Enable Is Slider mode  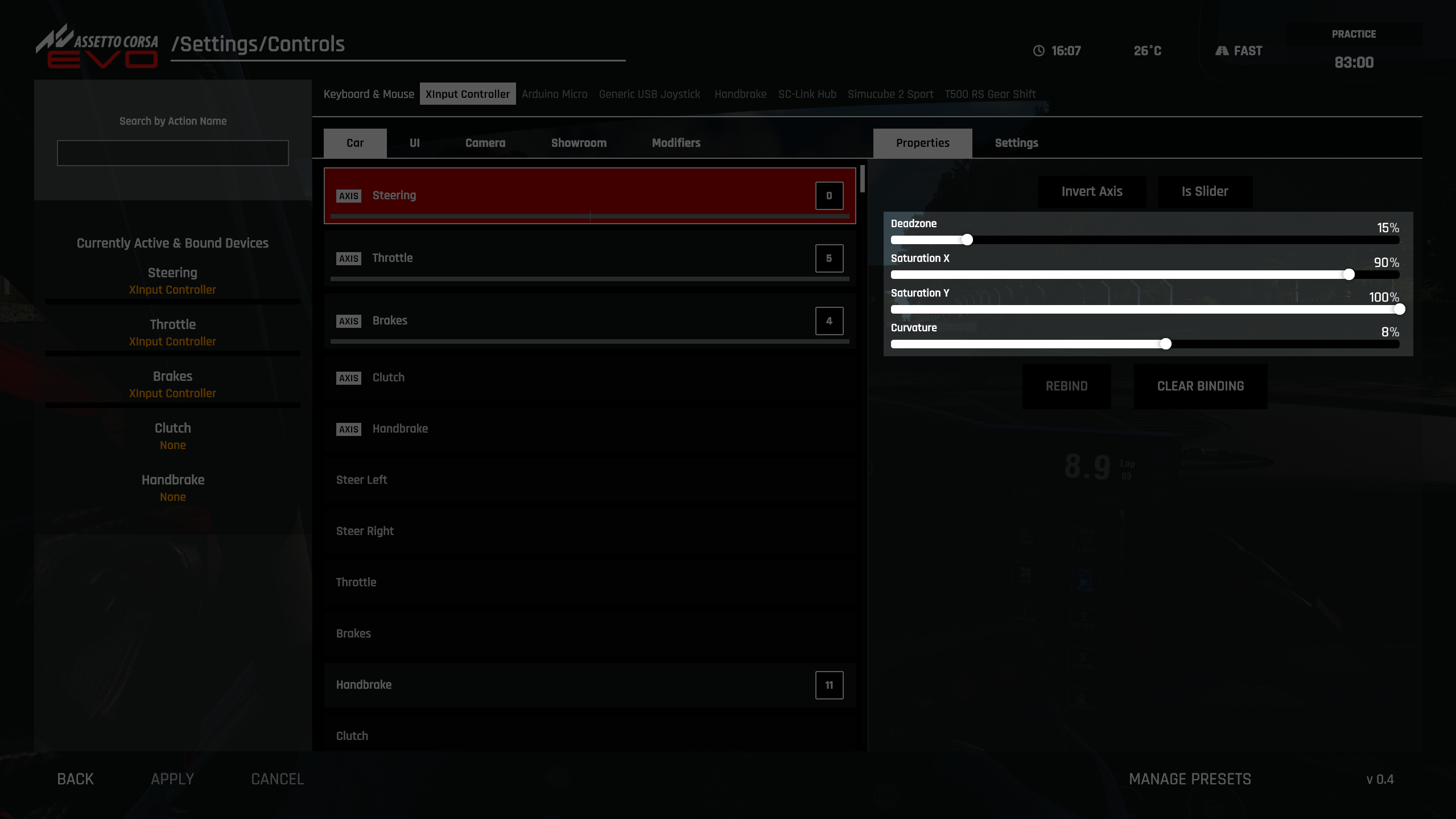click(x=1204, y=191)
